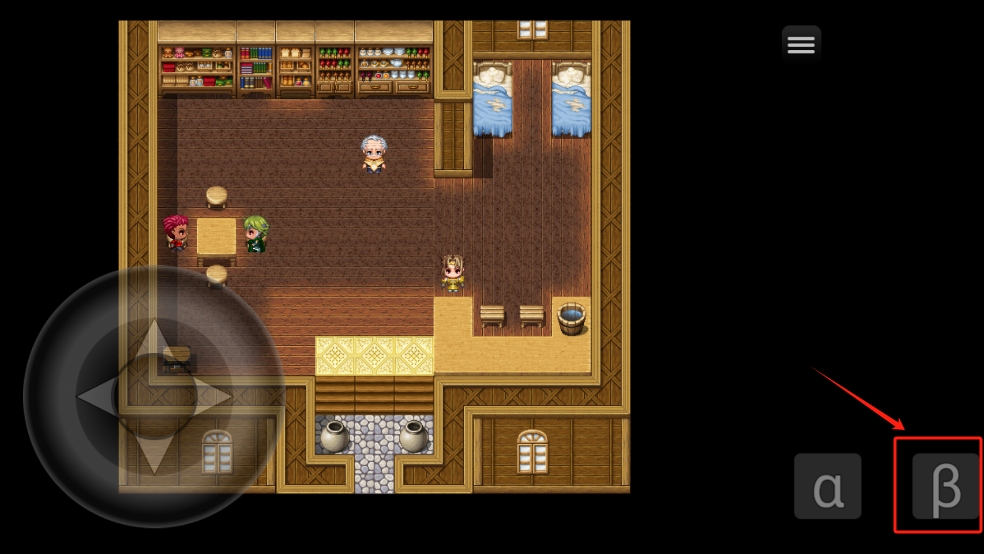Tap the virtual D-pad down arrow

(154, 452)
